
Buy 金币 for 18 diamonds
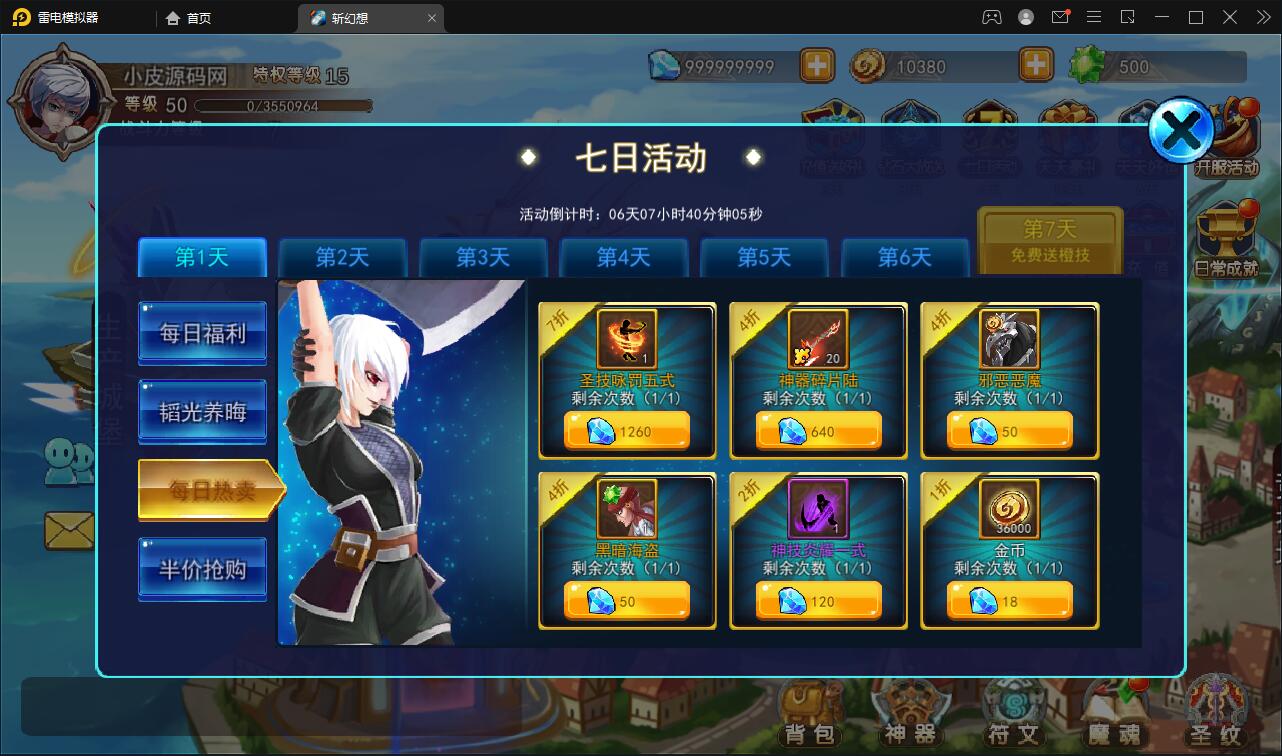point(1009,601)
